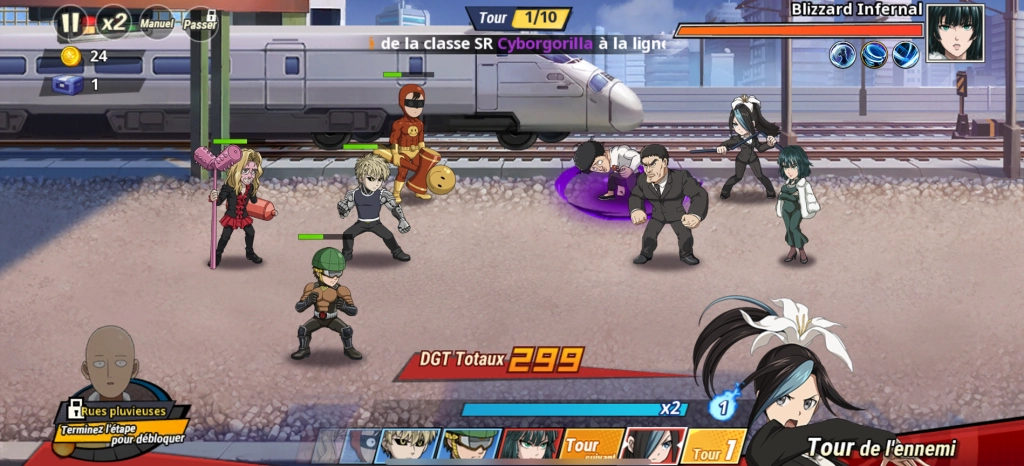Select the blue tornado boss skill icon
This screenshot has height=466, width=1024.
875,55
